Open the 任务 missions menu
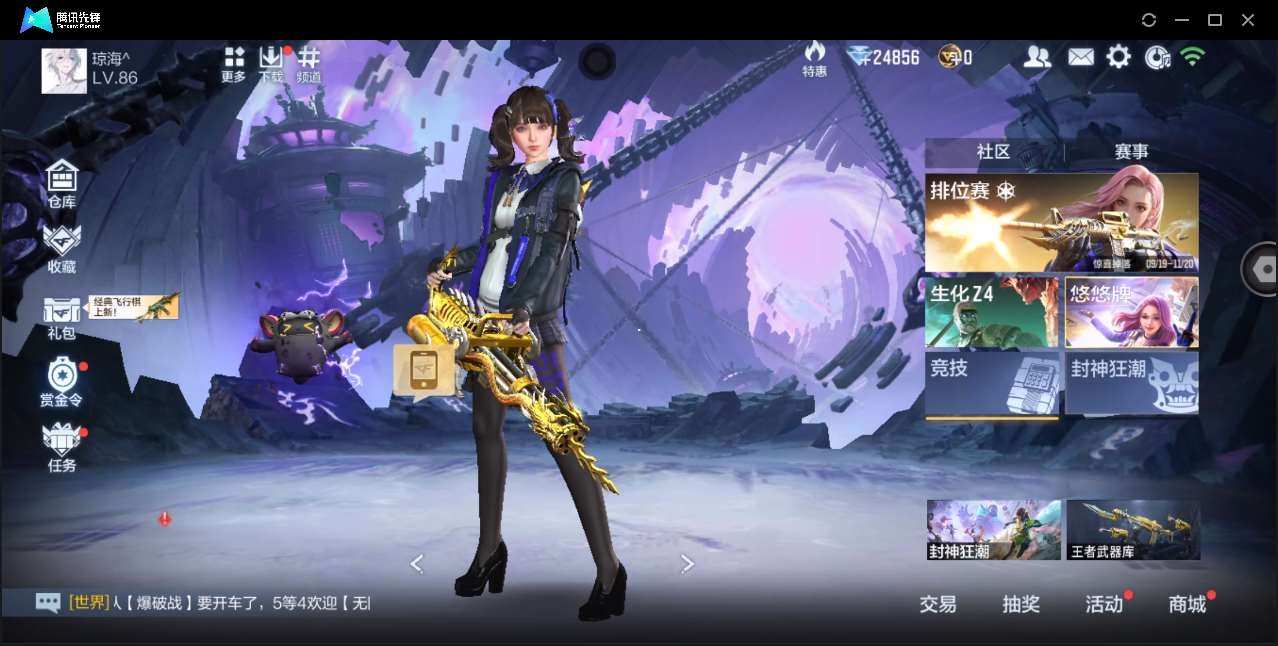Viewport: 1278px width, 646px height. pos(62,446)
